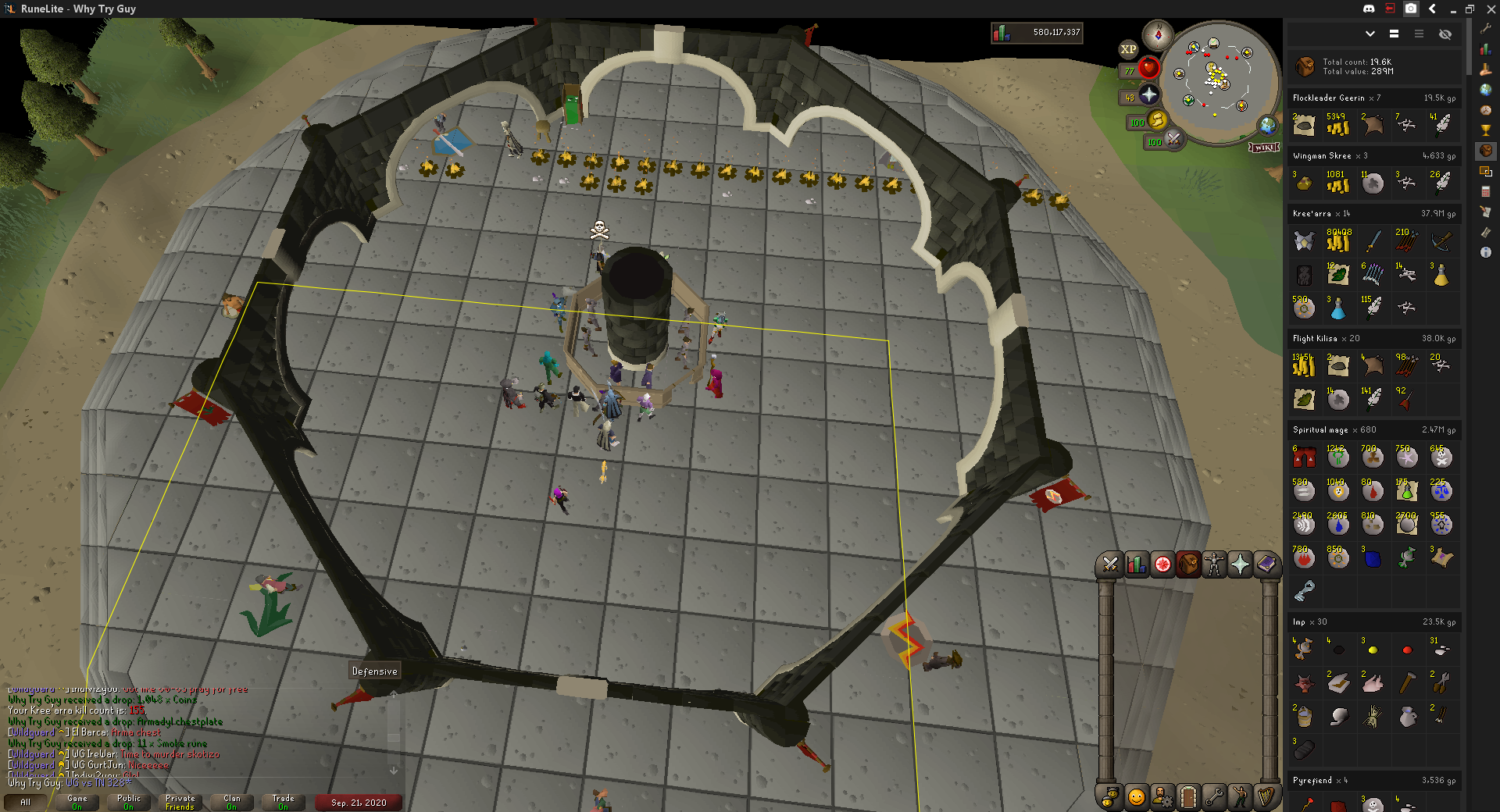This screenshot has height=812, width=1500.
Task: Open the Wiki lookup banner
Action: 1263,147
